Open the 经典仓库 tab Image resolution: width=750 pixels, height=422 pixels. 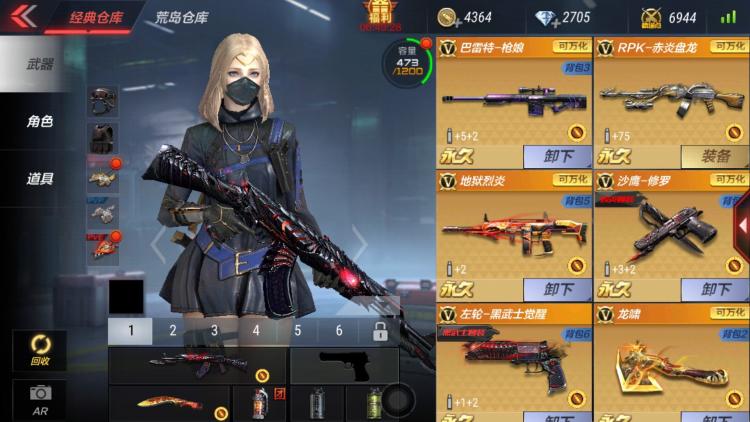point(97,17)
